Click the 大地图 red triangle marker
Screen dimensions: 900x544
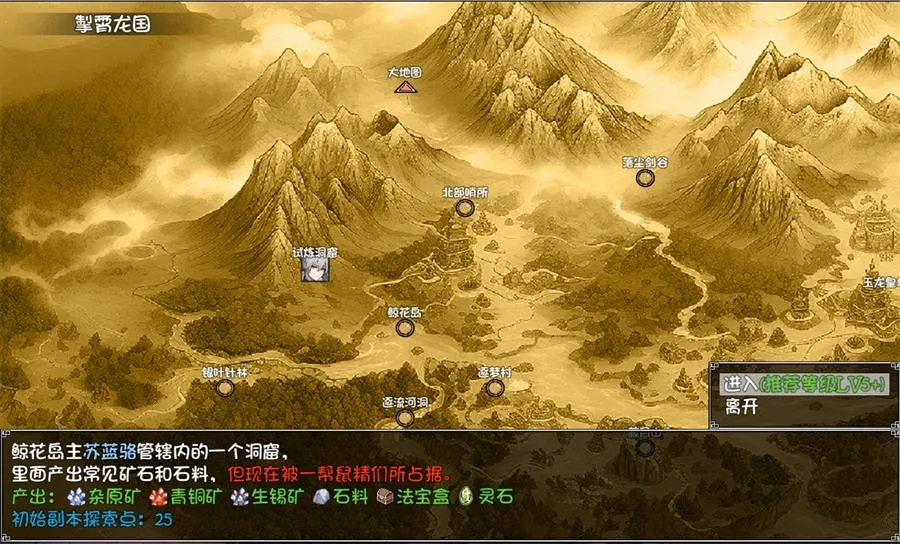(x=404, y=87)
